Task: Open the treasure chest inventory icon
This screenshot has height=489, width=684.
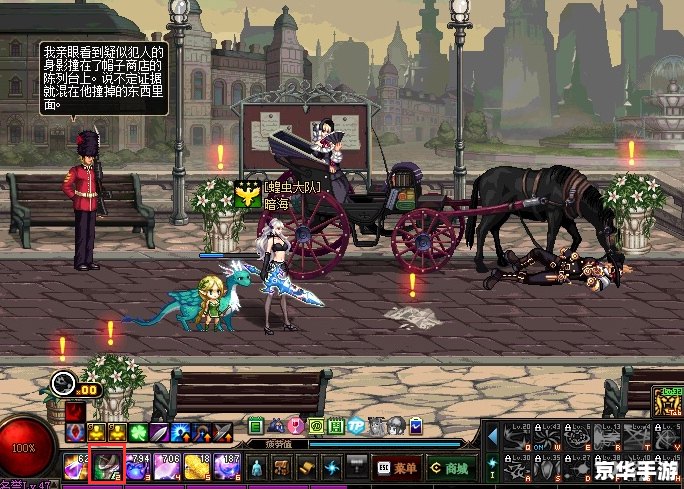Action: [x=282, y=467]
